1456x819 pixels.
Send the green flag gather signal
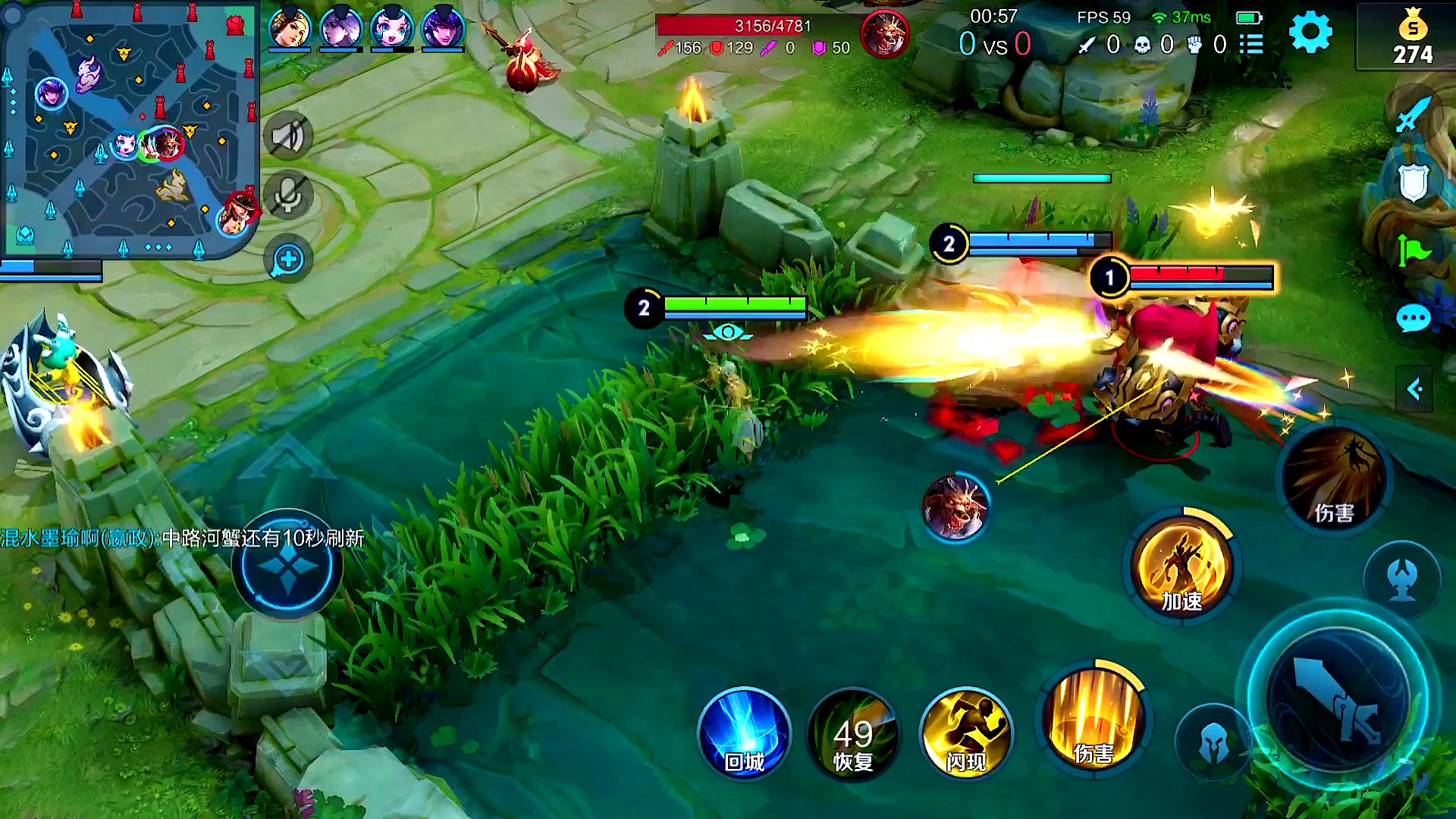1413,250
